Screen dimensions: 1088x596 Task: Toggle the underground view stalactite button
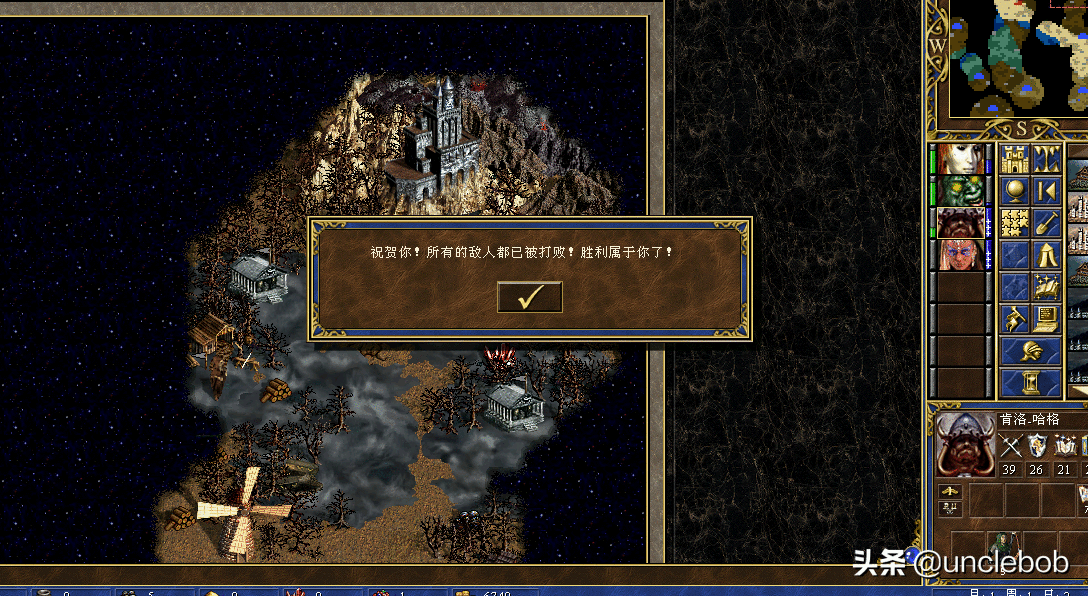(1047, 159)
